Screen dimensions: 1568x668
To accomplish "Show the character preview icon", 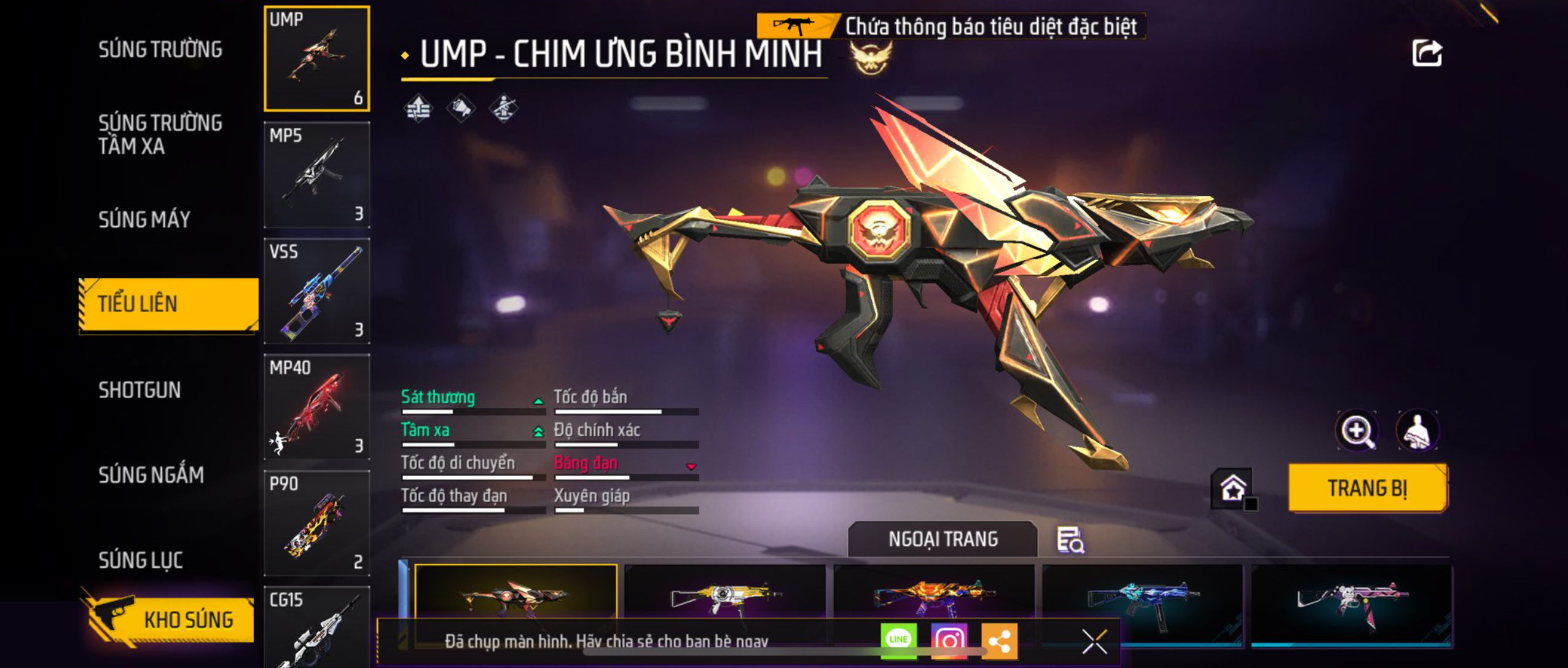I will click(x=1417, y=430).
